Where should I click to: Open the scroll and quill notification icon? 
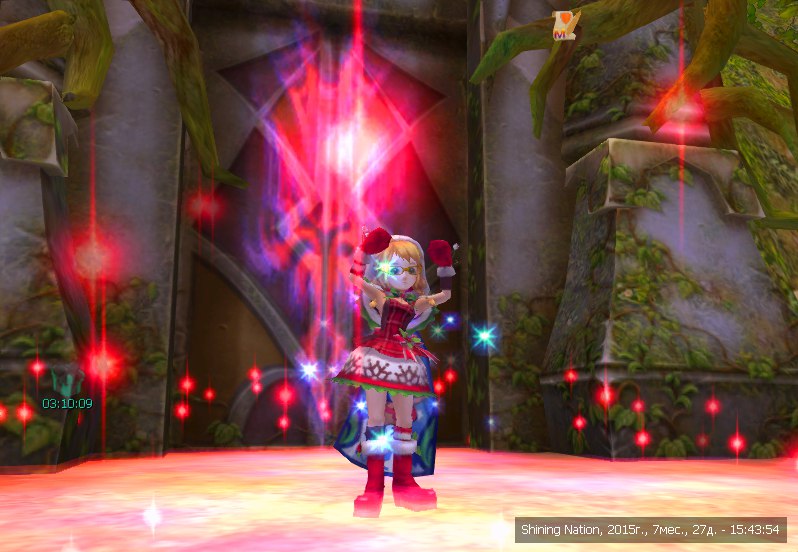pyautogui.click(x=566, y=26)
